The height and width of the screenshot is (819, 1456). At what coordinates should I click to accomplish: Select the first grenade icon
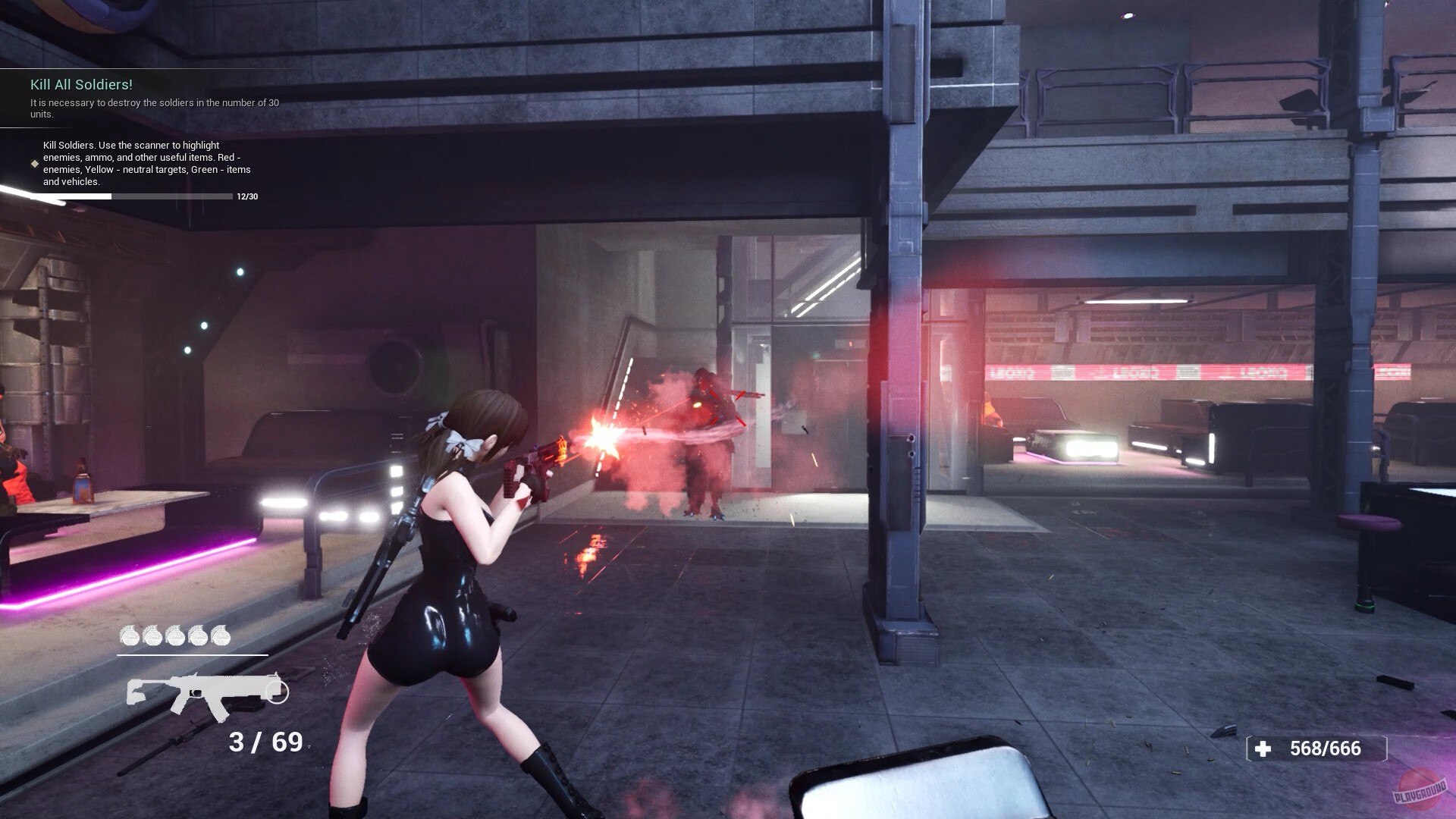click(x=130, y=635)
